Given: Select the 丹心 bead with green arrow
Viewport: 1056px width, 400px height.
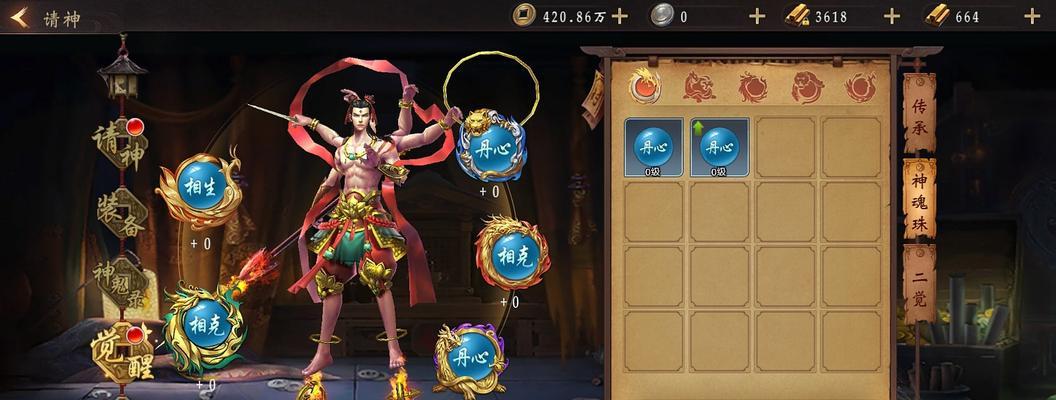Looking at the screenshot, I should [x=719, y=147].
